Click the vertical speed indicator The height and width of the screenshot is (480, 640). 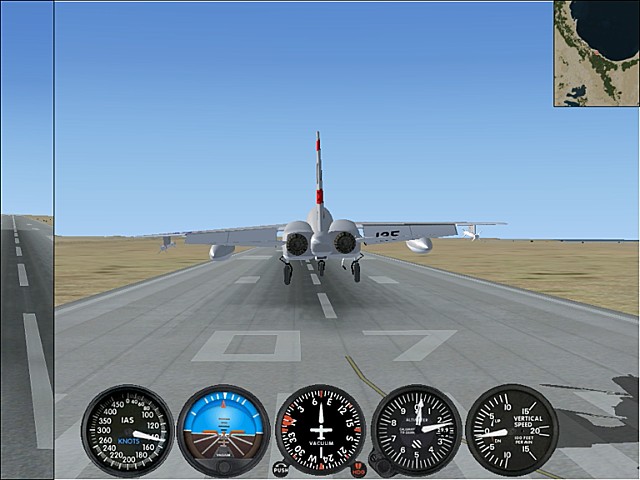tap(512, 430)
